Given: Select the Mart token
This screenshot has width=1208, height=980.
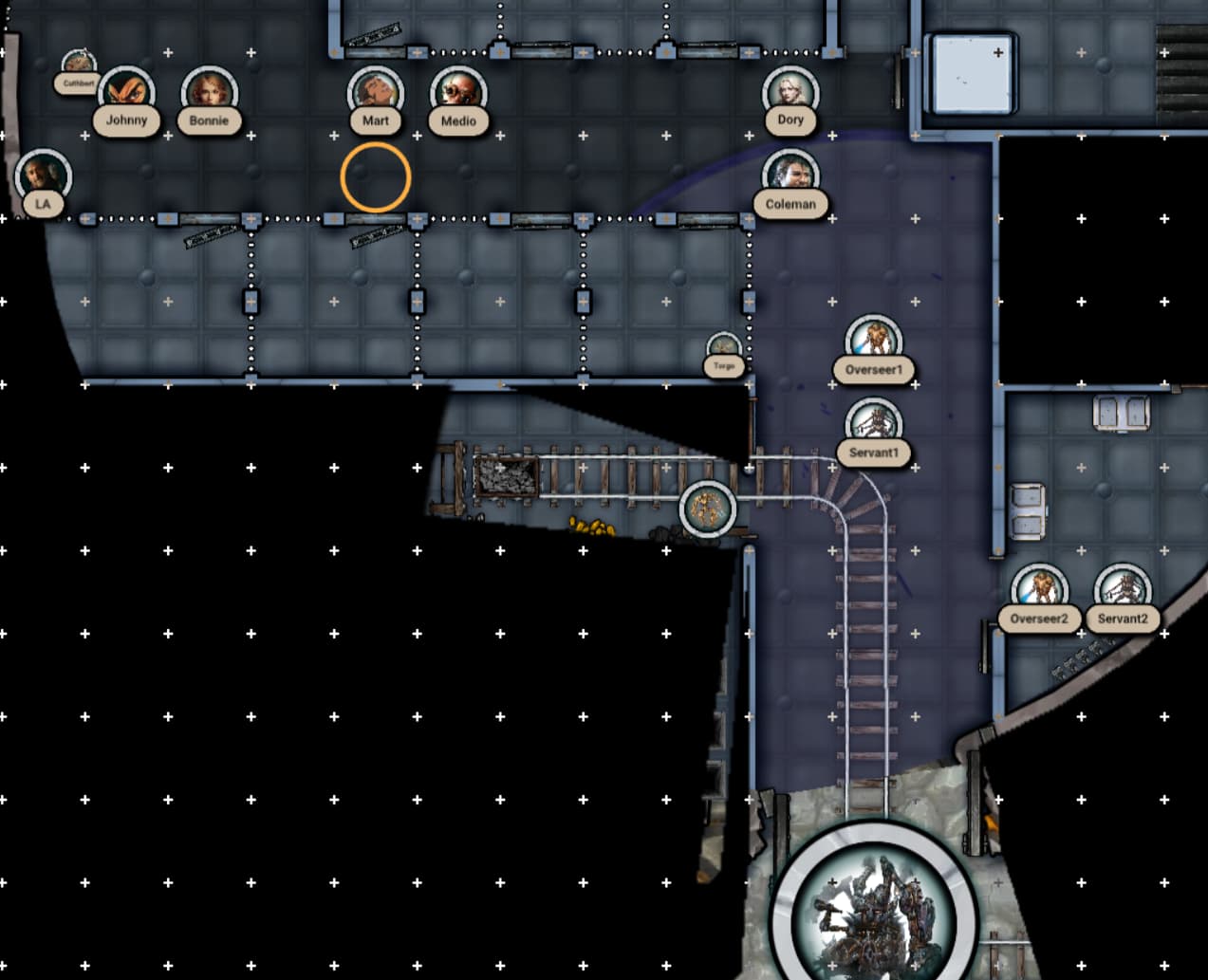Looking at the screenshot, I should [x=375, y=93].
